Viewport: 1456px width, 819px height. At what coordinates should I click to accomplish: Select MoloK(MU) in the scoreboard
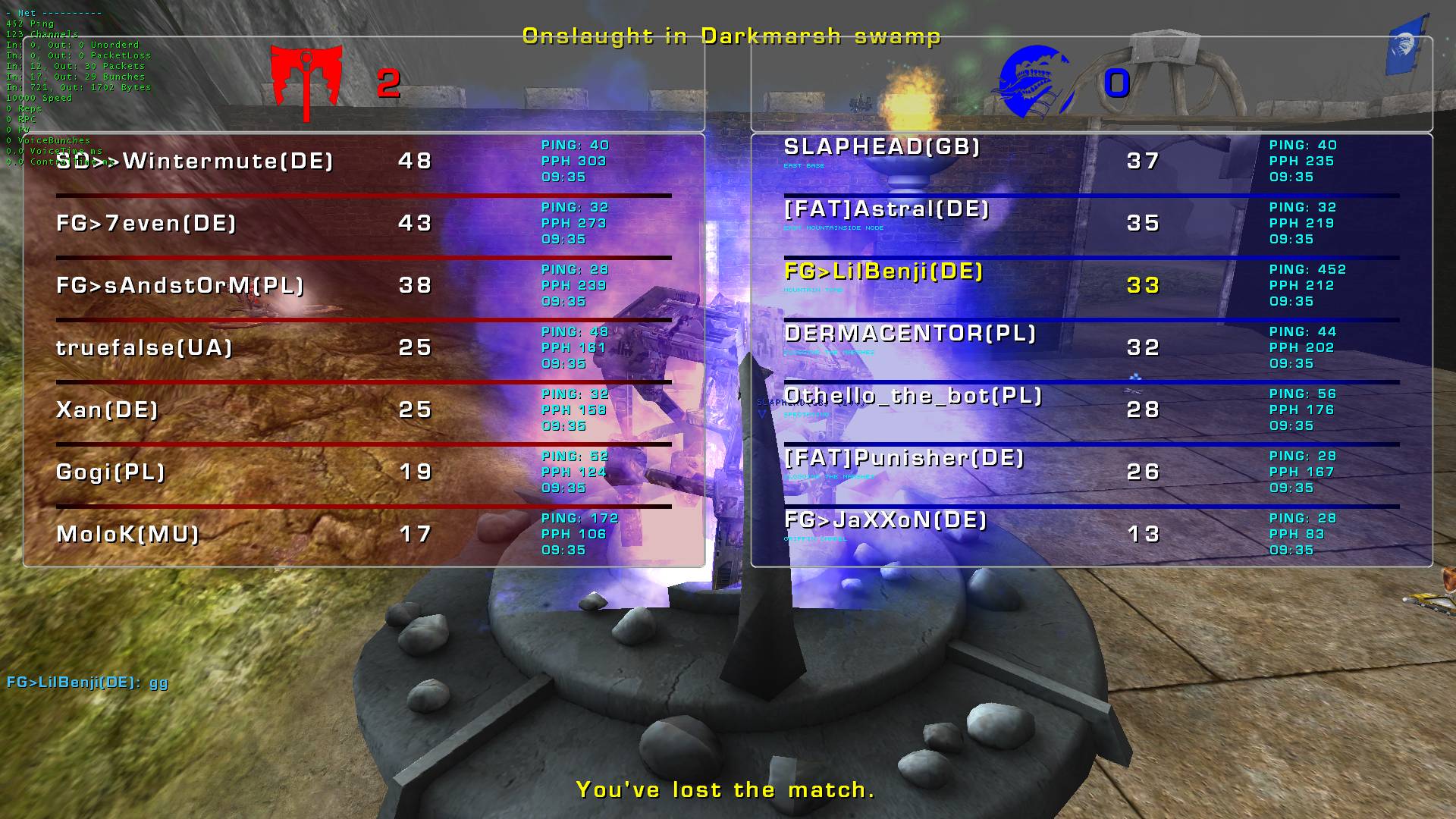127,535
